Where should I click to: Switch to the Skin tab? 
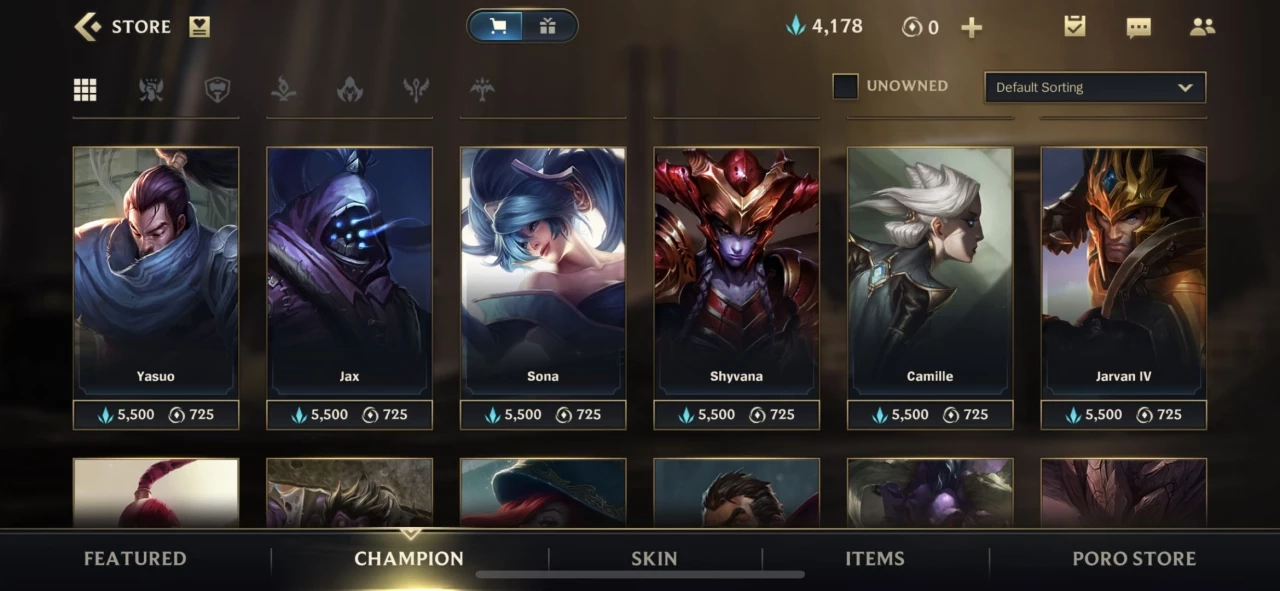click(654, 559)
